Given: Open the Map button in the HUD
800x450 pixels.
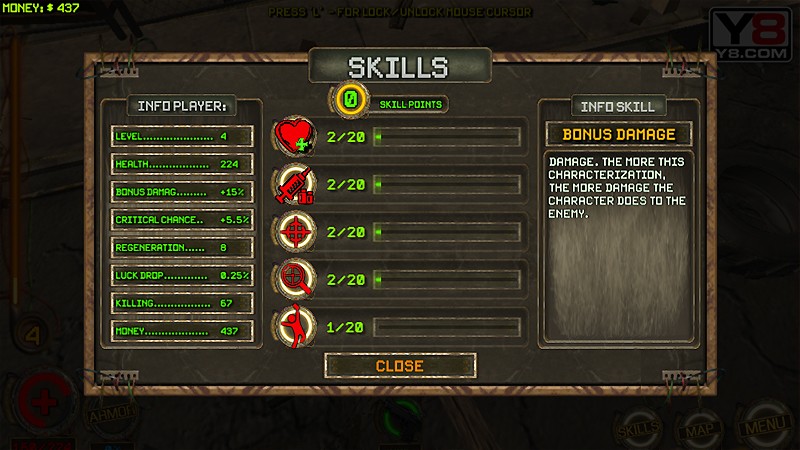Looking at the screenshot, I should (x=698, y=429).
